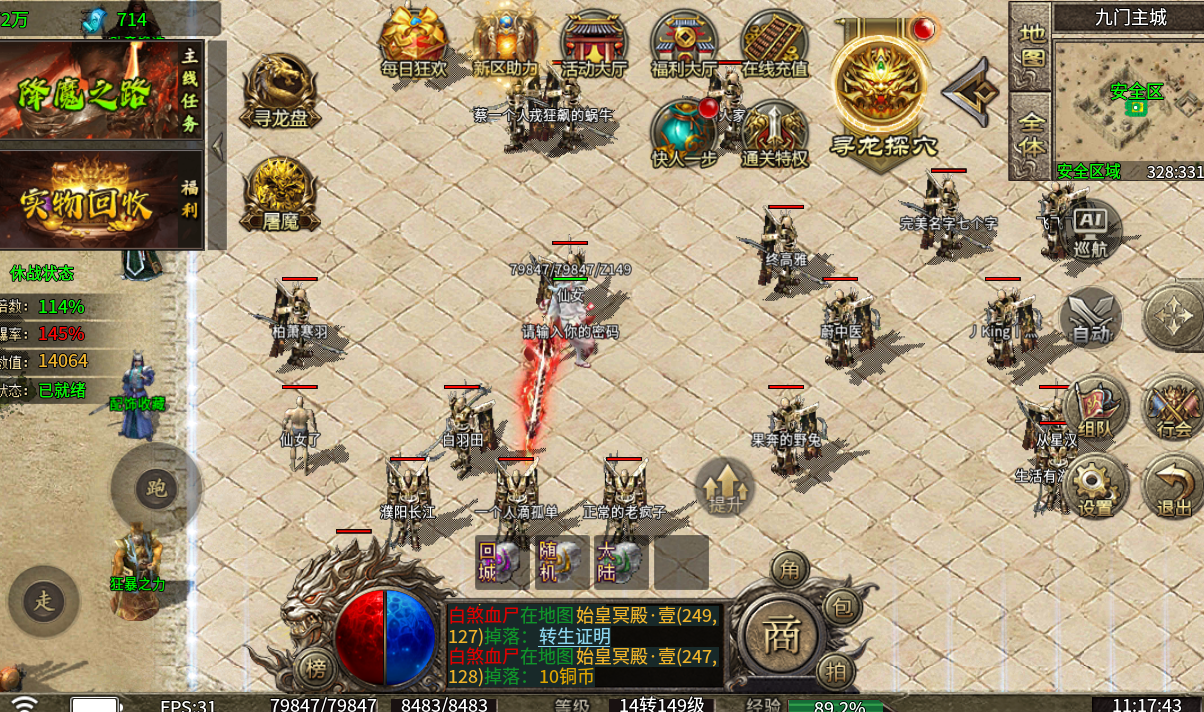Open the 包 bag button
The width and height of the screenshot is (1204, 712).
(x=842, y=606)
